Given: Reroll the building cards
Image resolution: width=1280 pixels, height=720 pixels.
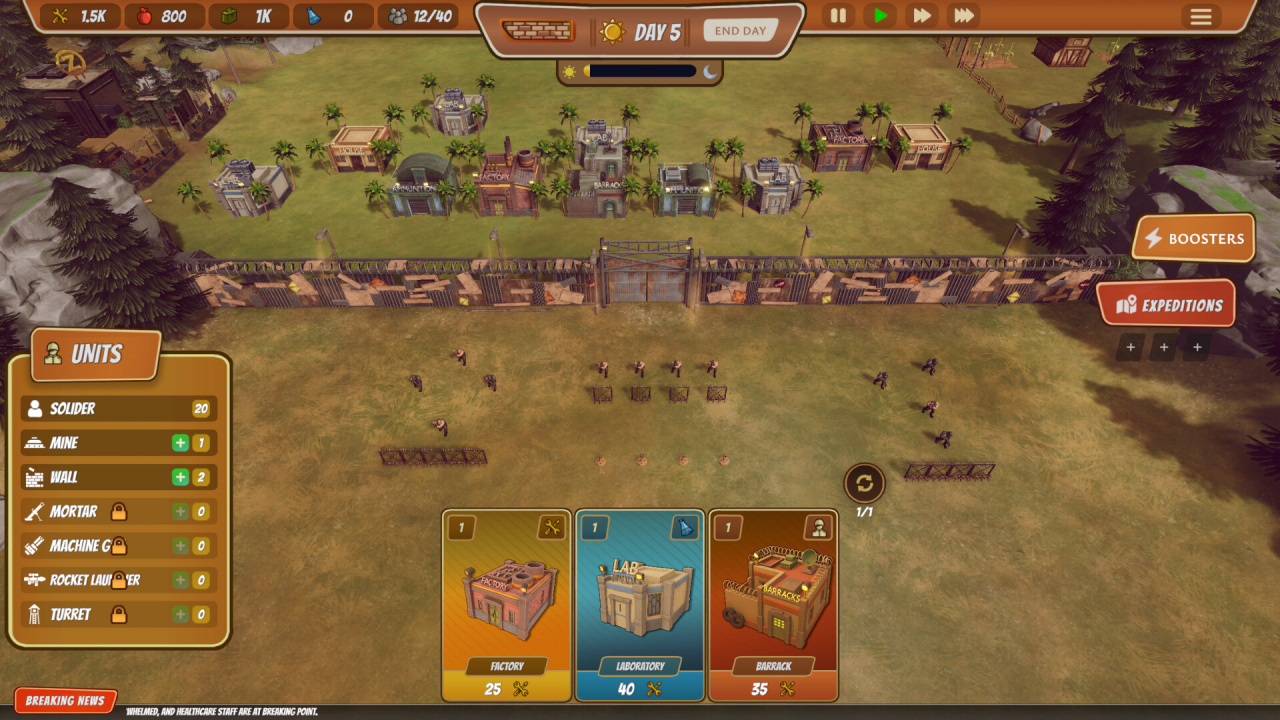Looking at the screenshot, I should (x=864, y=484).
